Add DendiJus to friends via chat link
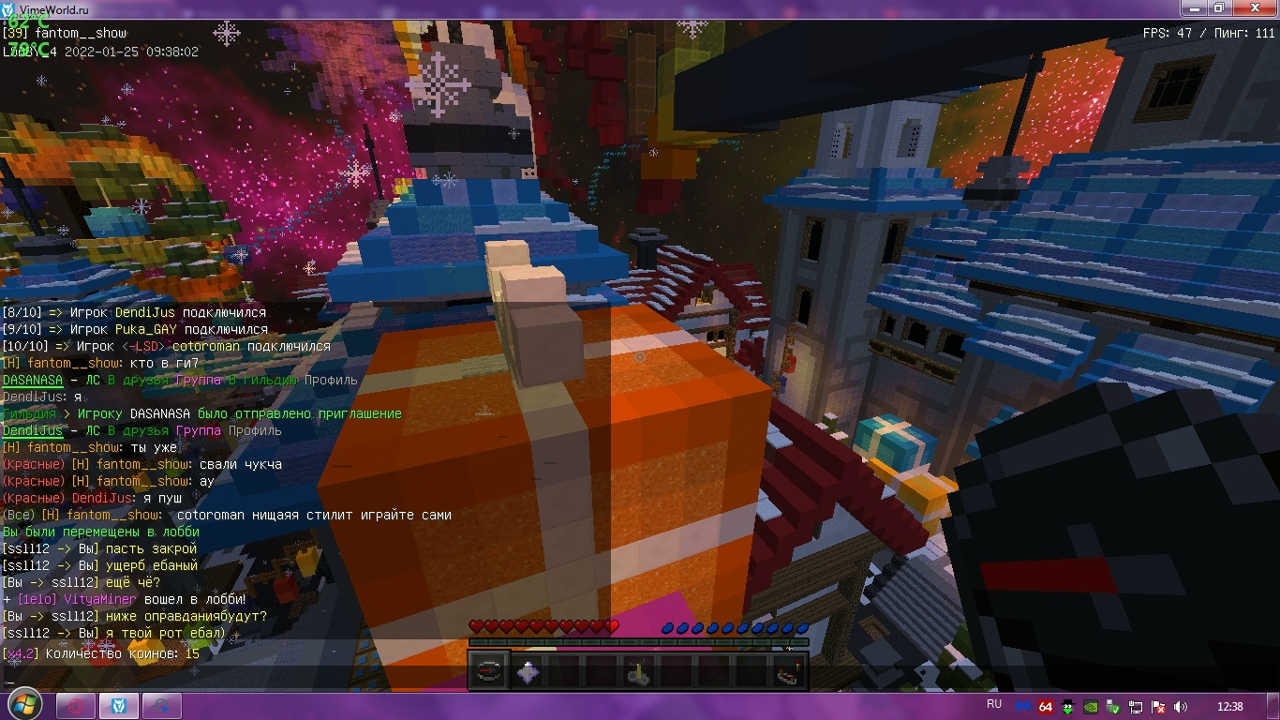Screen dimensions: 1280x720 (x=139, y=431)
